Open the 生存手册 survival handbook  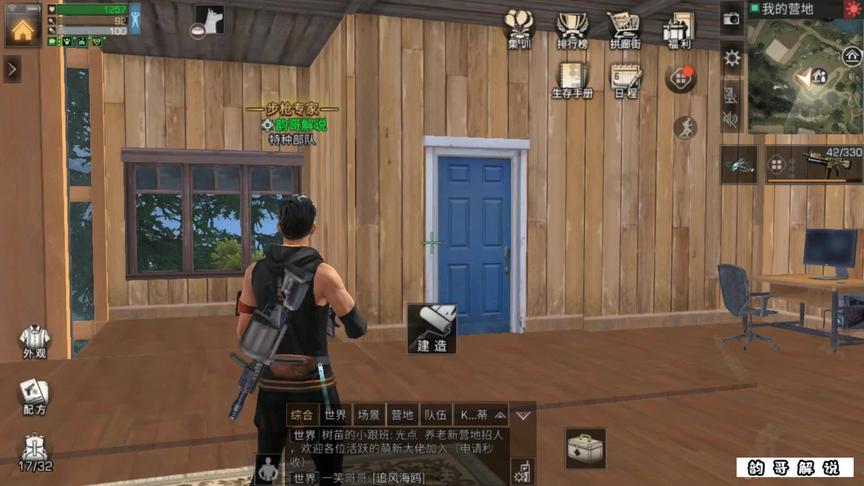point(572,80)
